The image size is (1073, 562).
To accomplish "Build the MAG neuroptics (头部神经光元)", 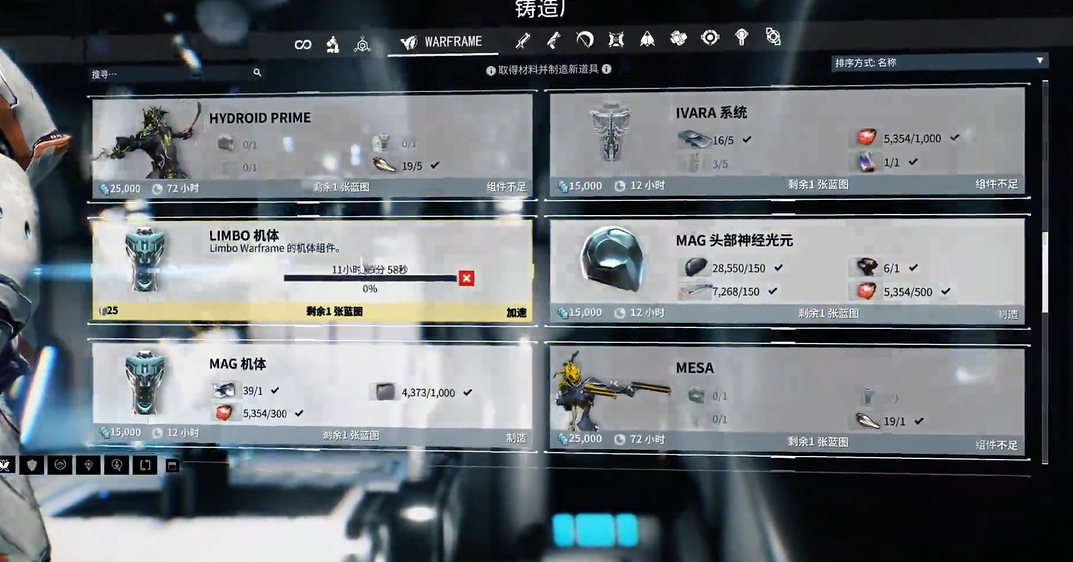I will (1007, 314).
